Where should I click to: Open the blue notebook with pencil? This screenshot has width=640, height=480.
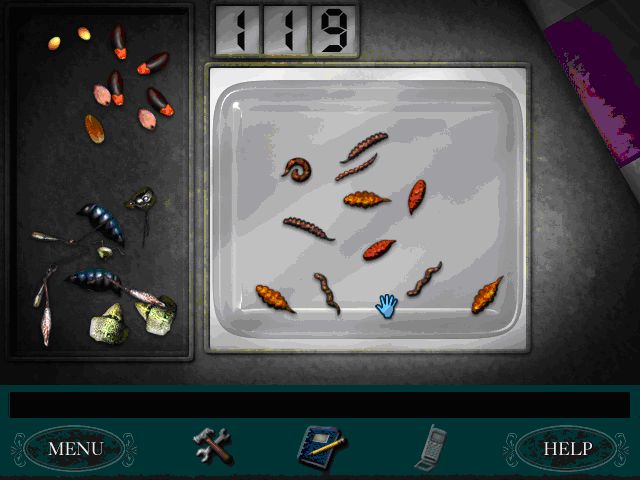[x=320, y=446]
